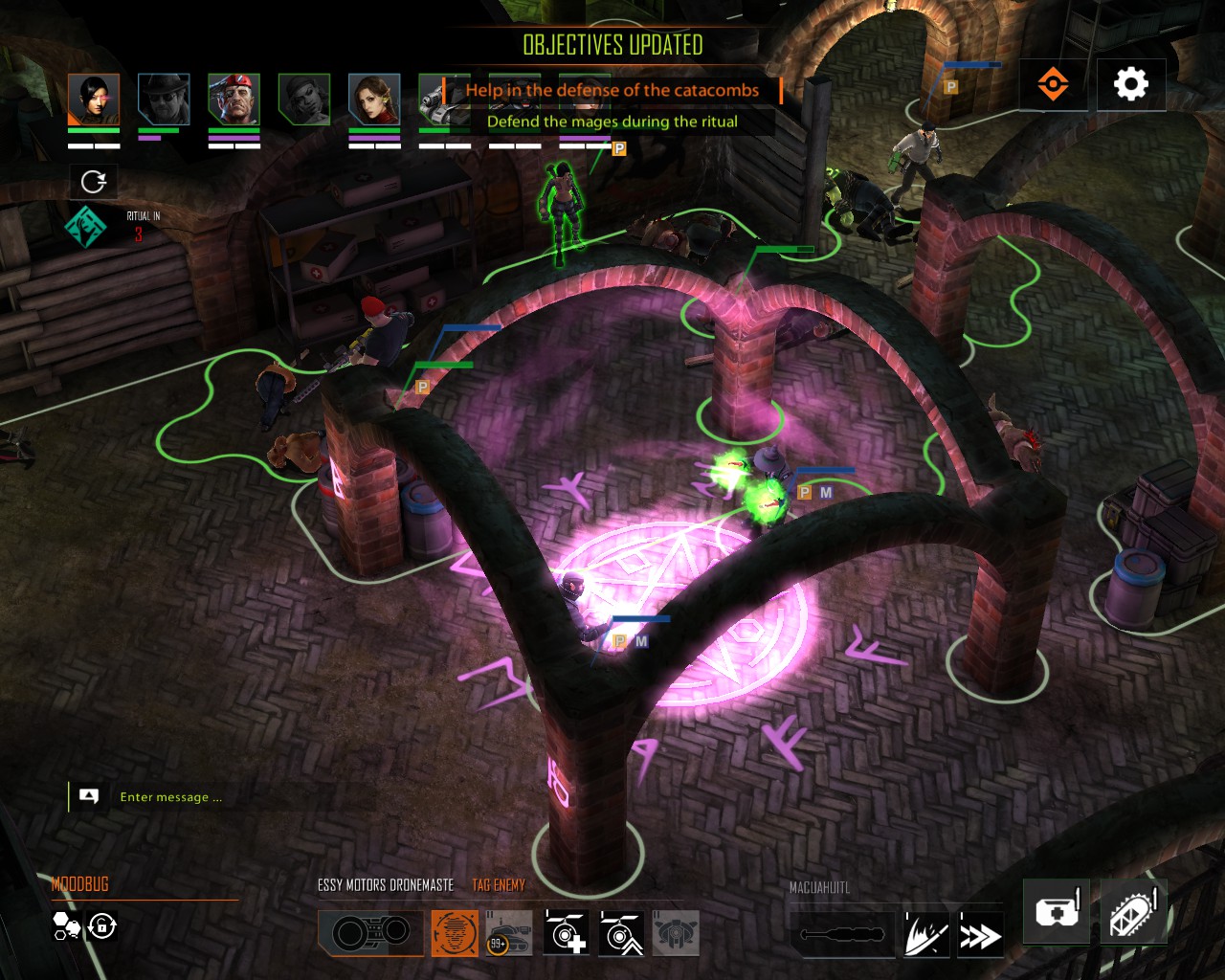This screenshot has width=1225, height=980.
Task: Toggle the orange faction crosshair button
Action: 1053,84
